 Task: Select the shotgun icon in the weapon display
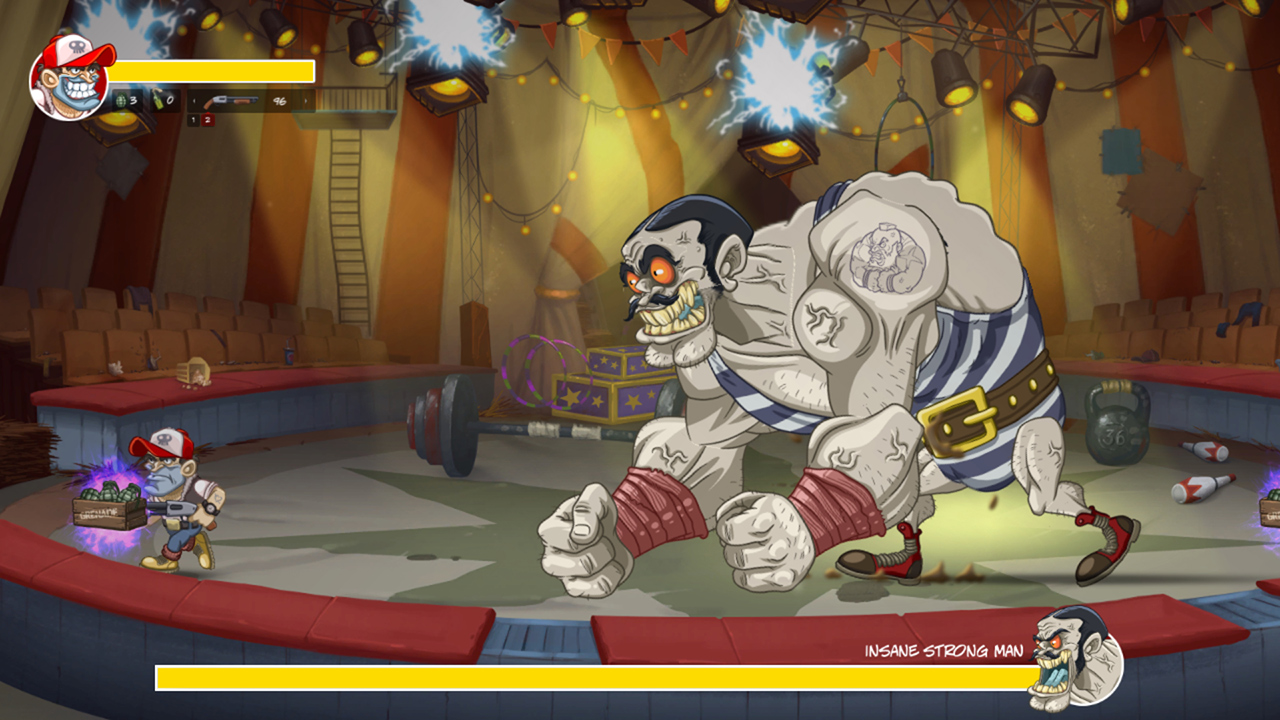[x=230, y=102]
